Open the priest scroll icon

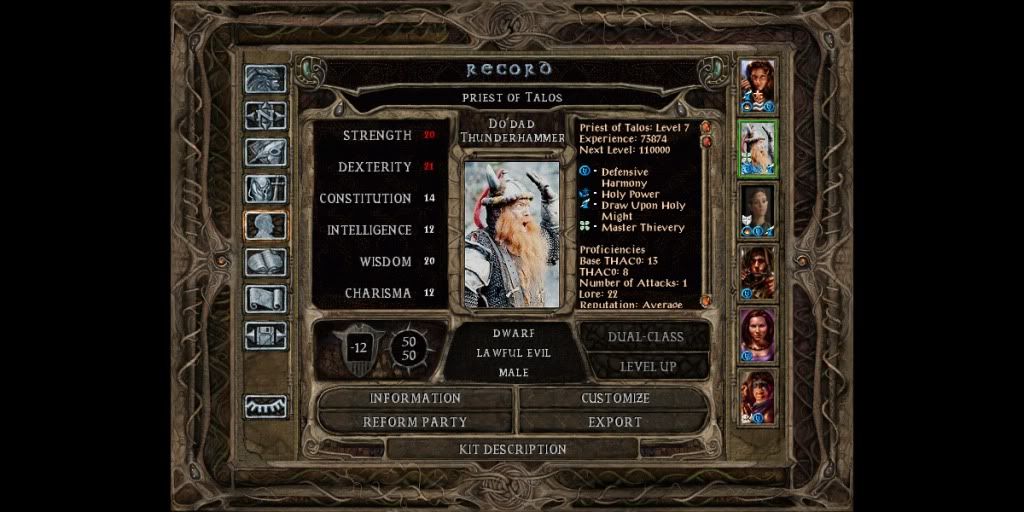(x=266, y=299)
